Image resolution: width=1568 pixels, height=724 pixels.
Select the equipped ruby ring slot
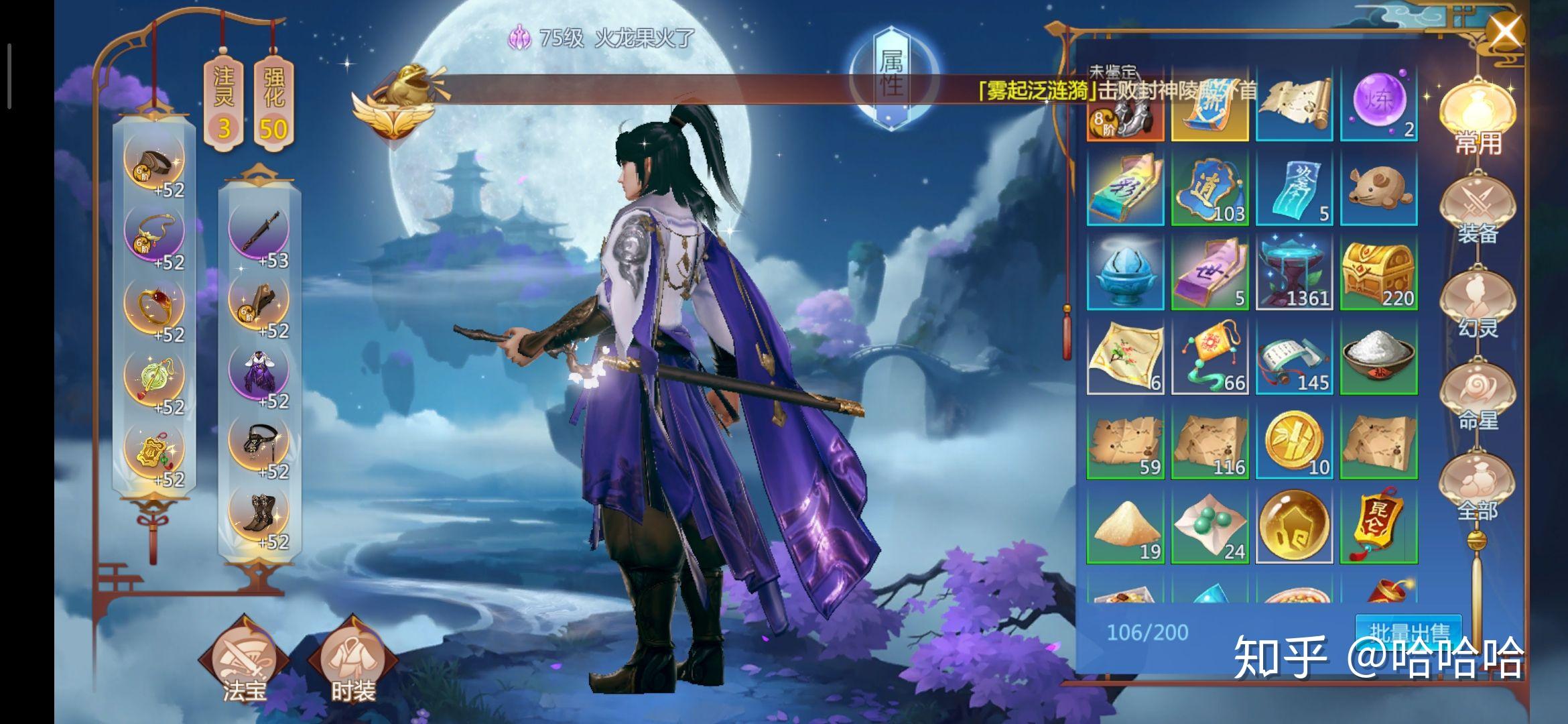(x=154, y=305)
